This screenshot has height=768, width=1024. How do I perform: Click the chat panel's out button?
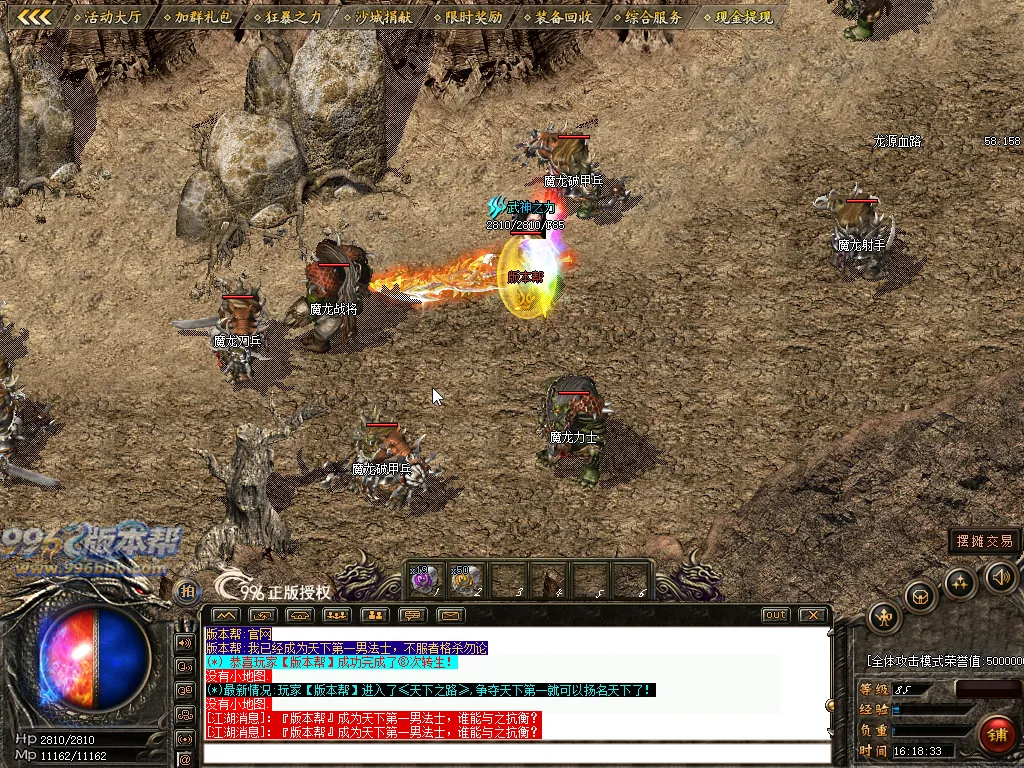point(775,615)
